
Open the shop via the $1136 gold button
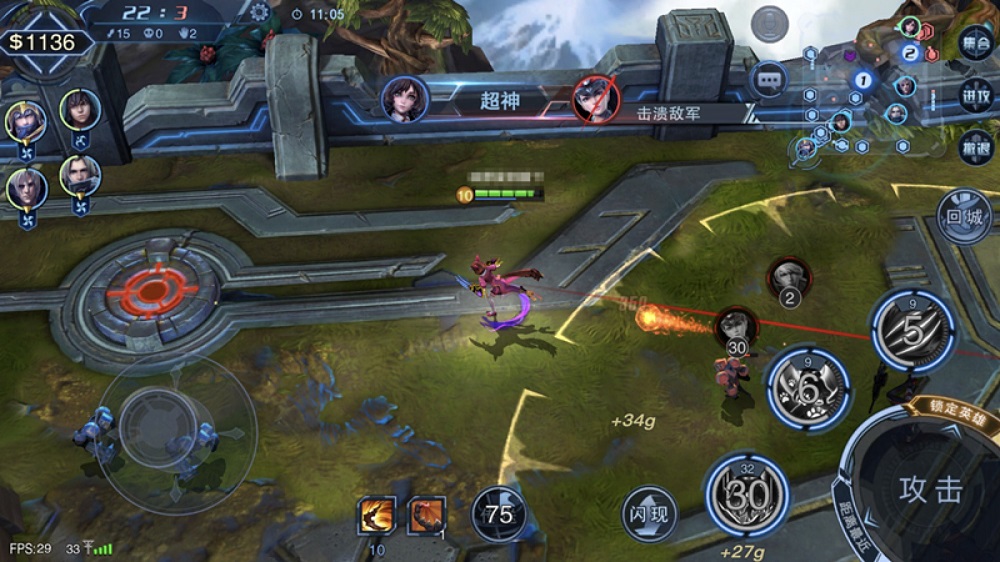click(43, 42)
